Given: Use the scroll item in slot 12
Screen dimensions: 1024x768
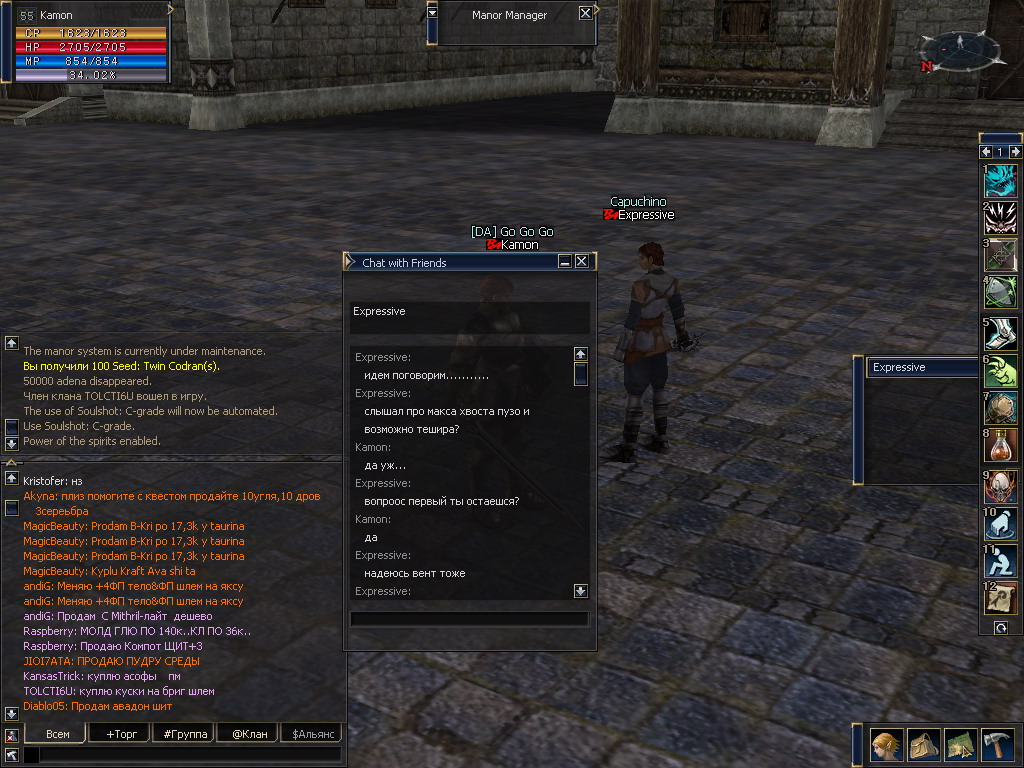Looking at the screenshot, I should coord(1001,598).
